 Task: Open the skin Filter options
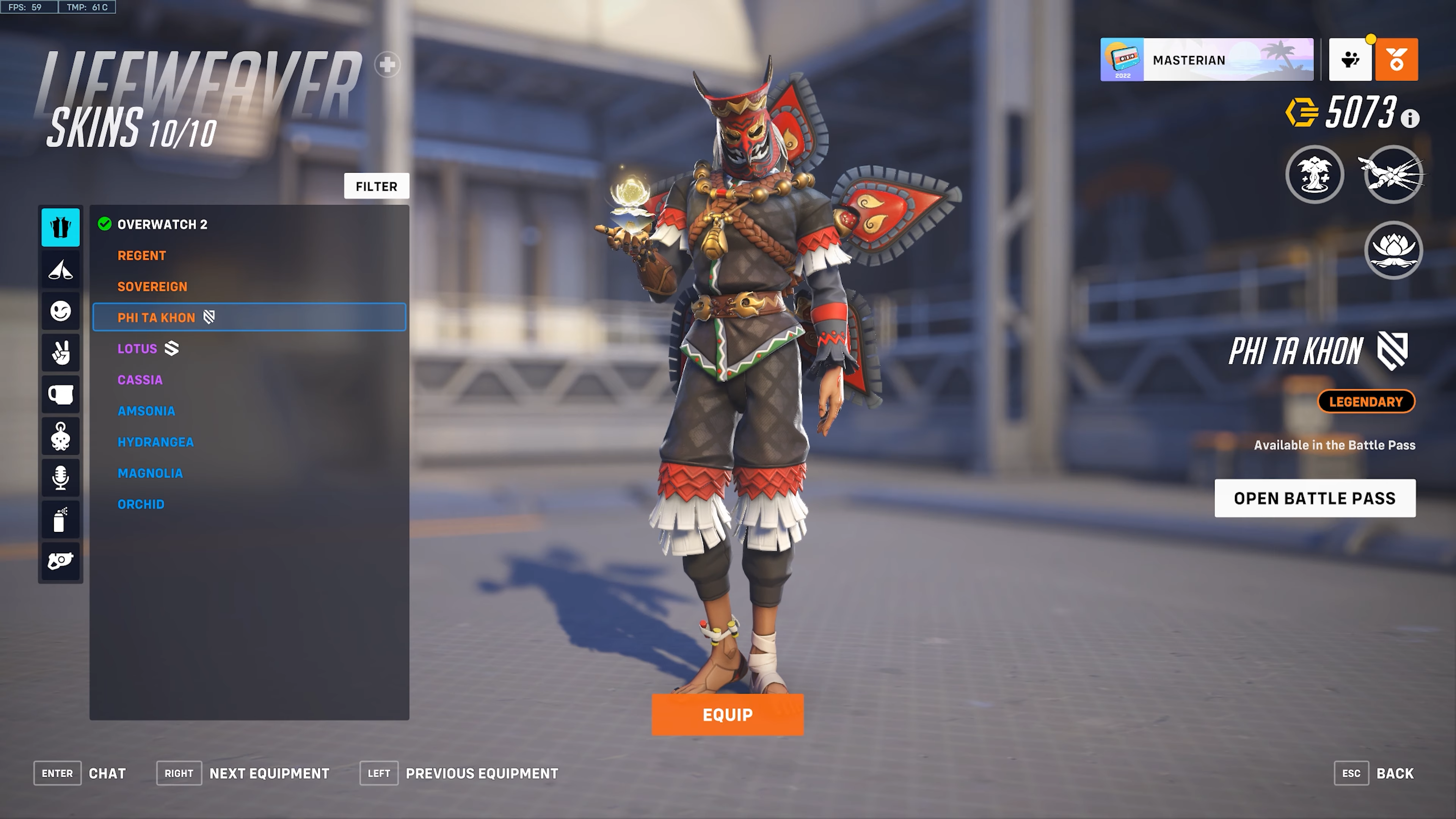click(377, 186)
